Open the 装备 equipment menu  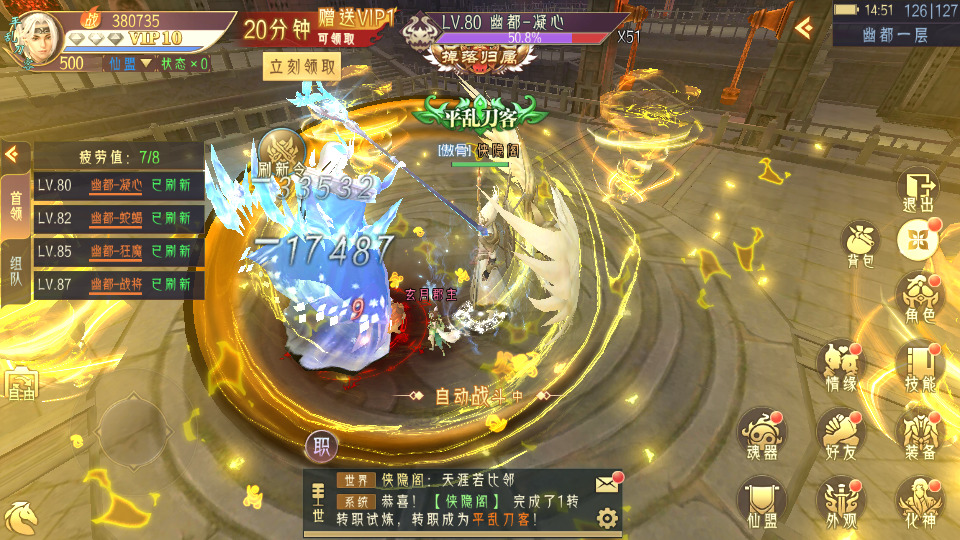pyautogui.click(x=919, y=435)
